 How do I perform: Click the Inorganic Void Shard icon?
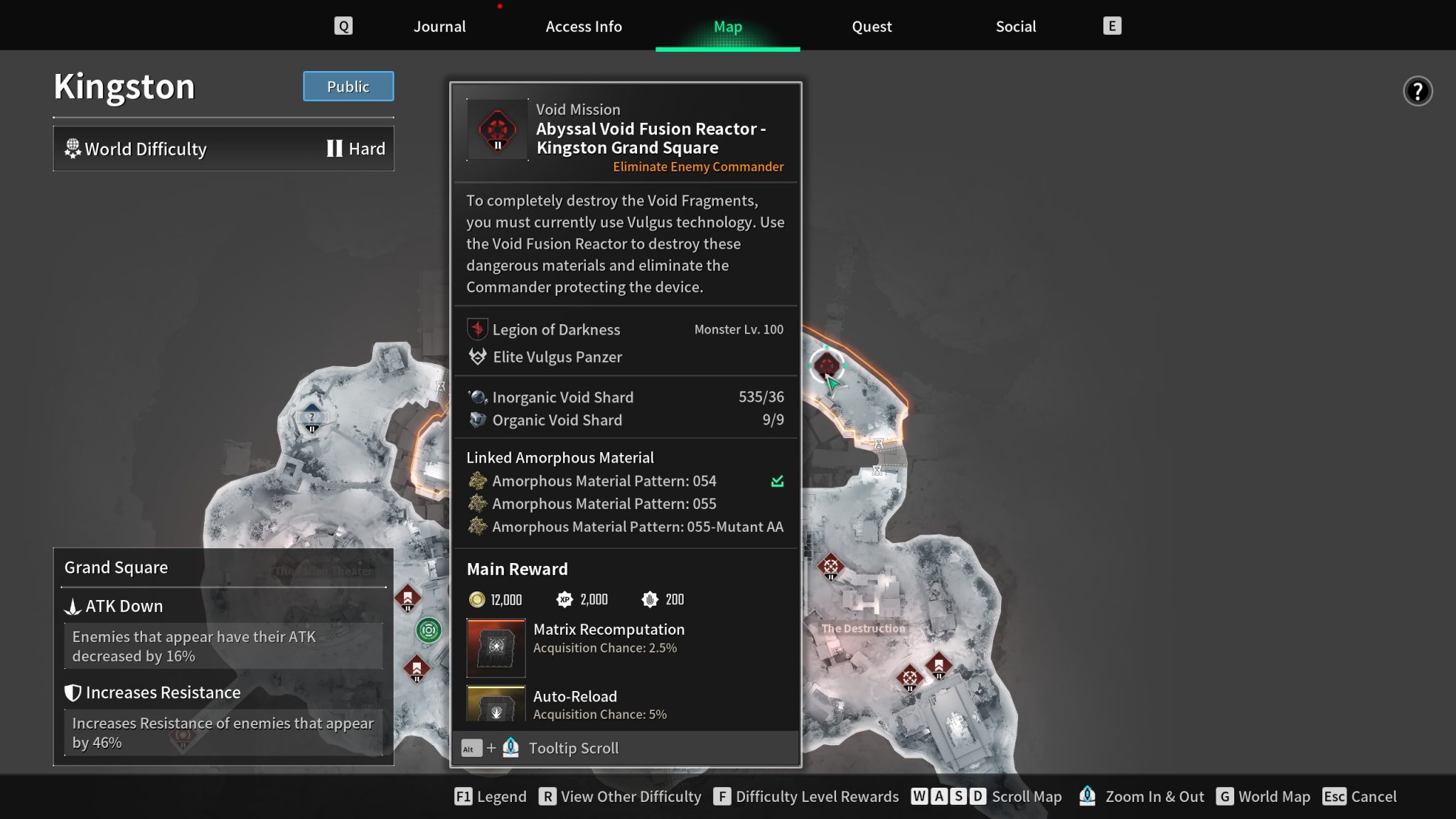(x=476, y=397)
